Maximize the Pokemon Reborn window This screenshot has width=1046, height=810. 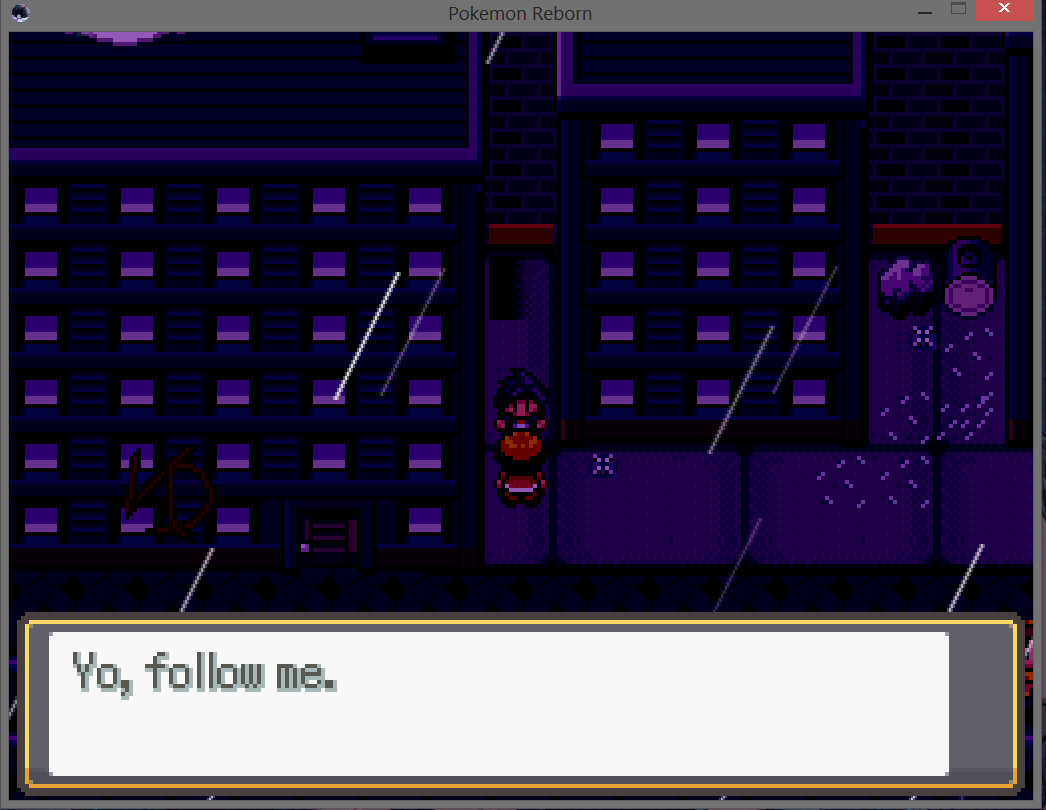[x=958, y=10]
